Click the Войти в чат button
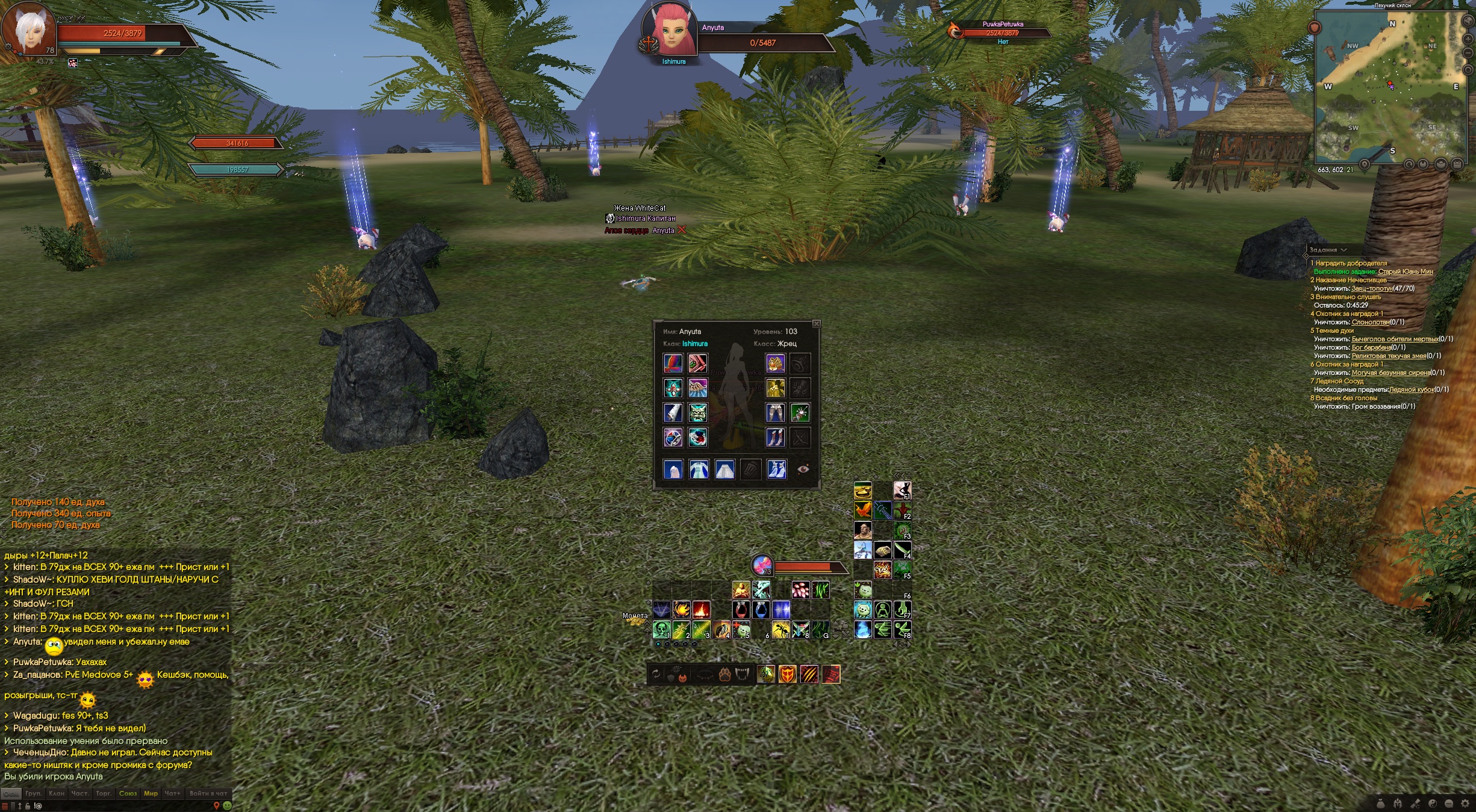 (x=208, y=793)
